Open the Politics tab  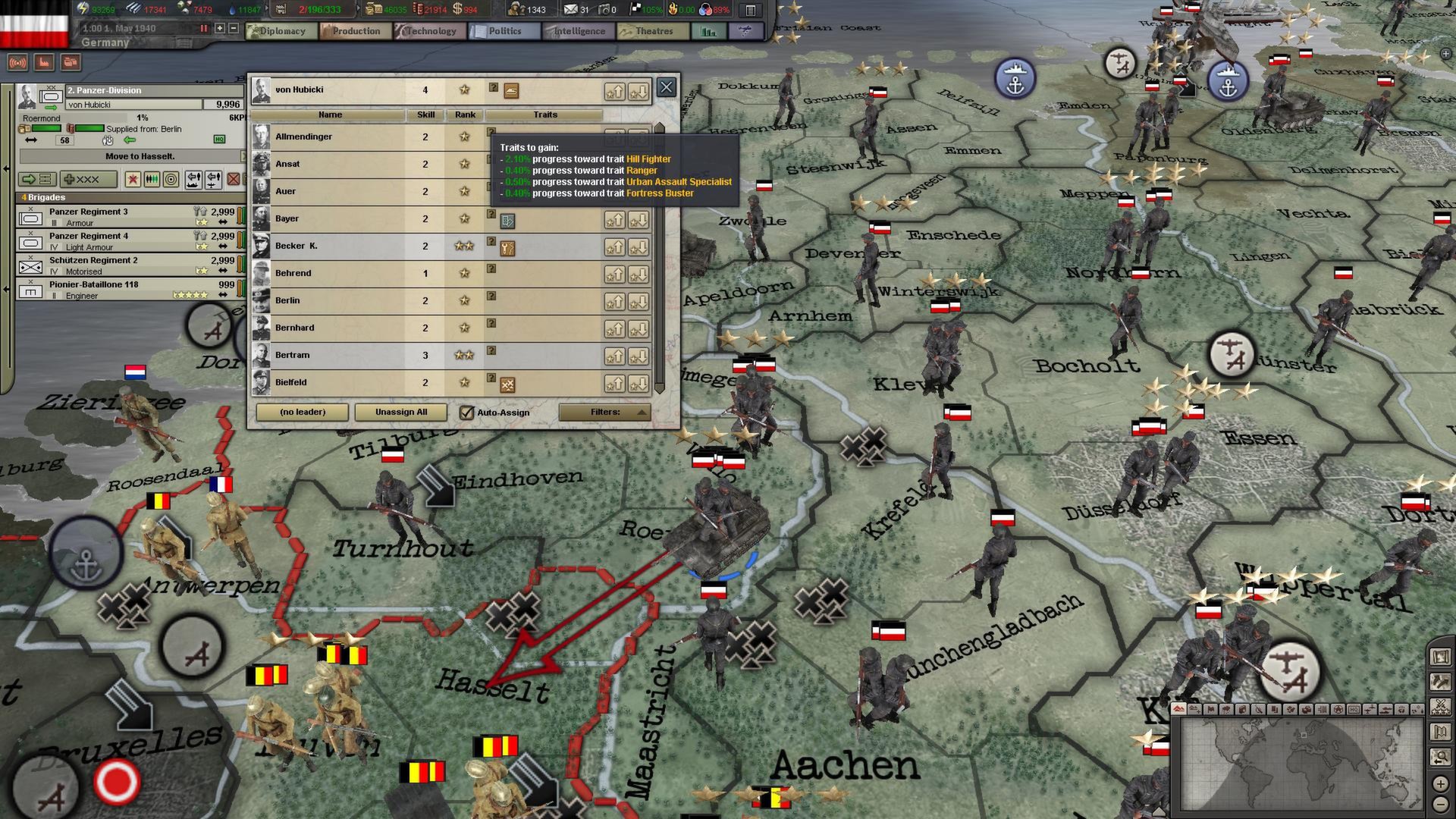504,31
